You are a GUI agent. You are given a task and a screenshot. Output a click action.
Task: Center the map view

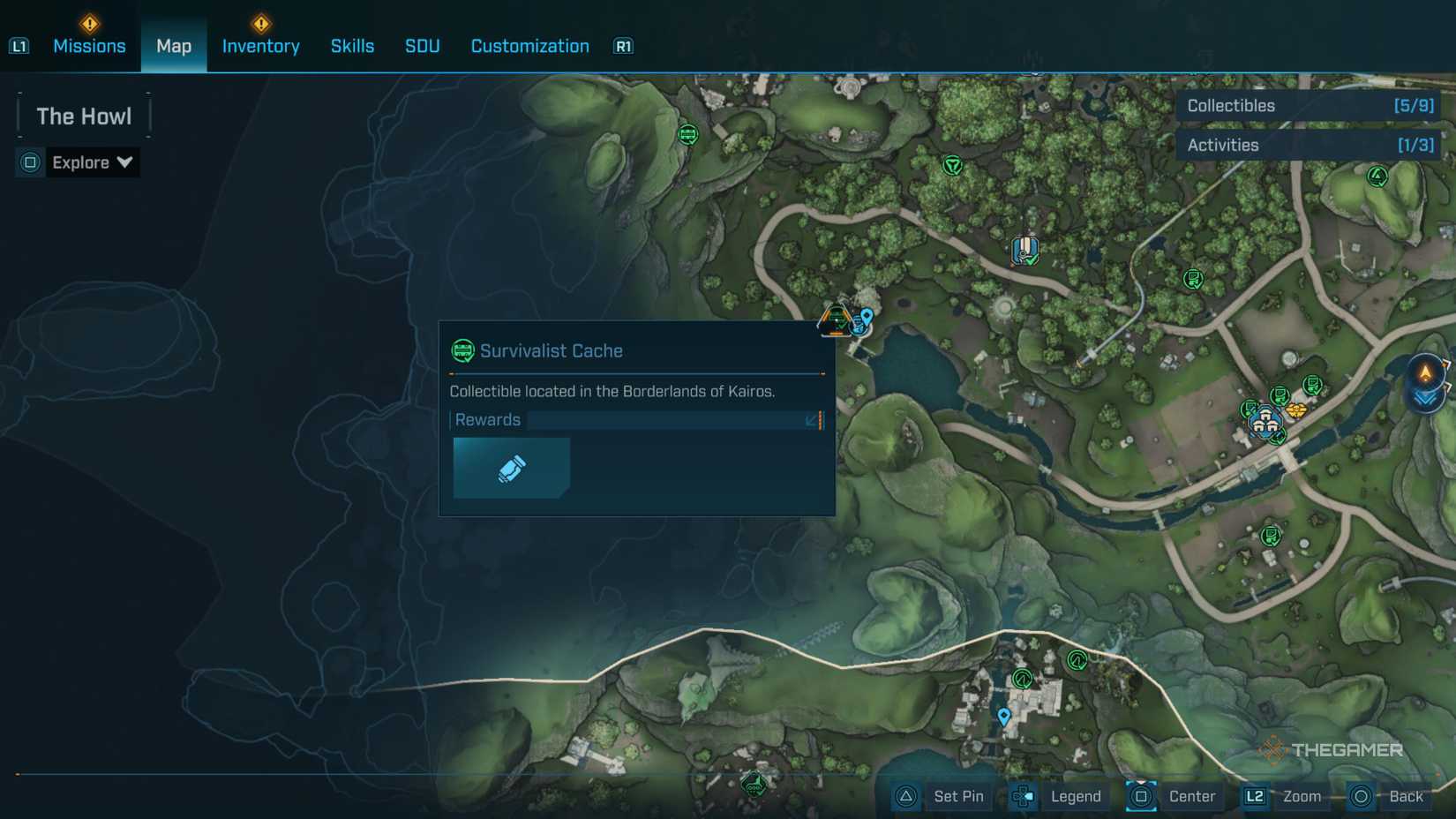tap(1175, 797)
